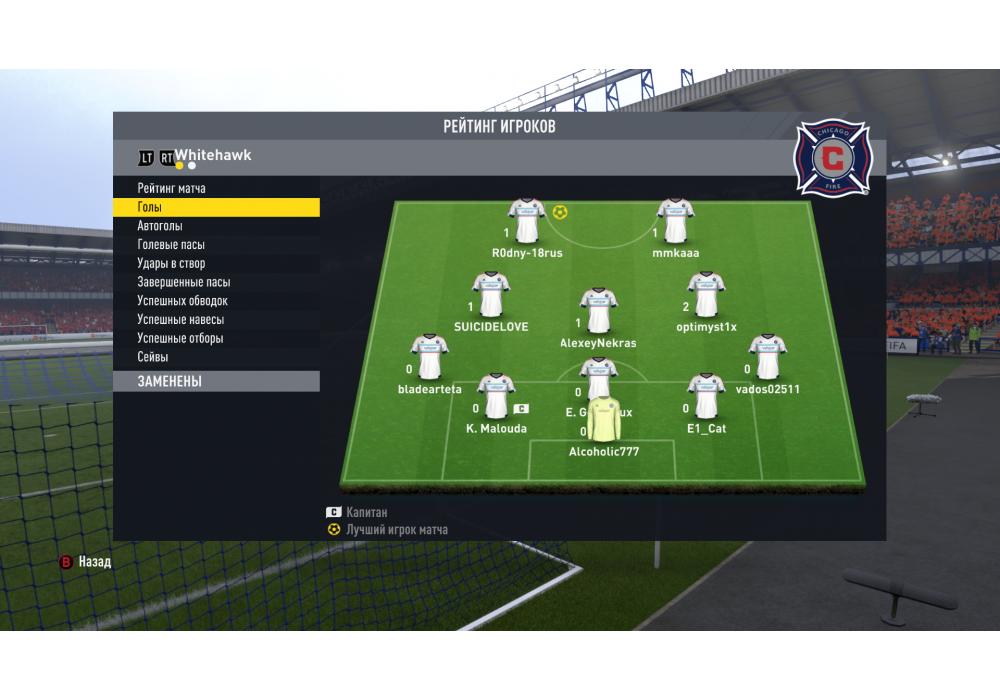Screen dimensions: 1000x700
Task: Click goalkeeper Alcoholic777
Action: pos(603,421)
